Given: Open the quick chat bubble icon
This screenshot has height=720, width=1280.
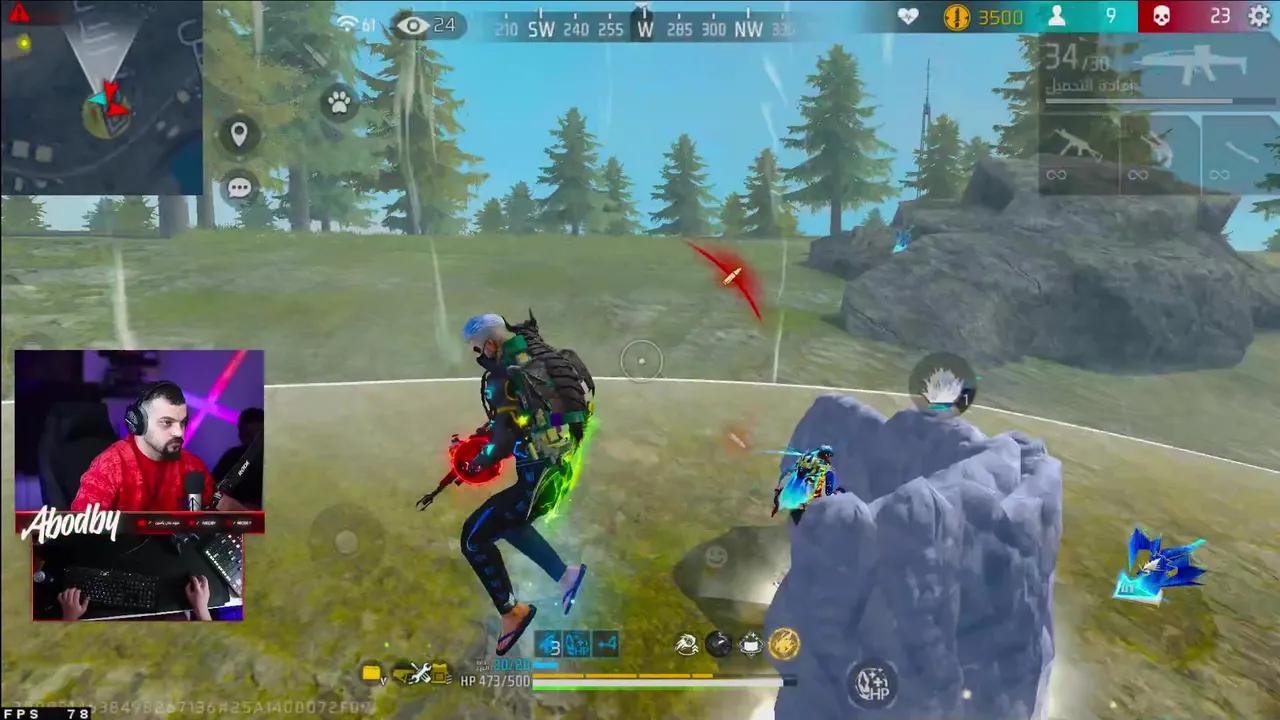Looking at the screenshot, I should (239, 187).
